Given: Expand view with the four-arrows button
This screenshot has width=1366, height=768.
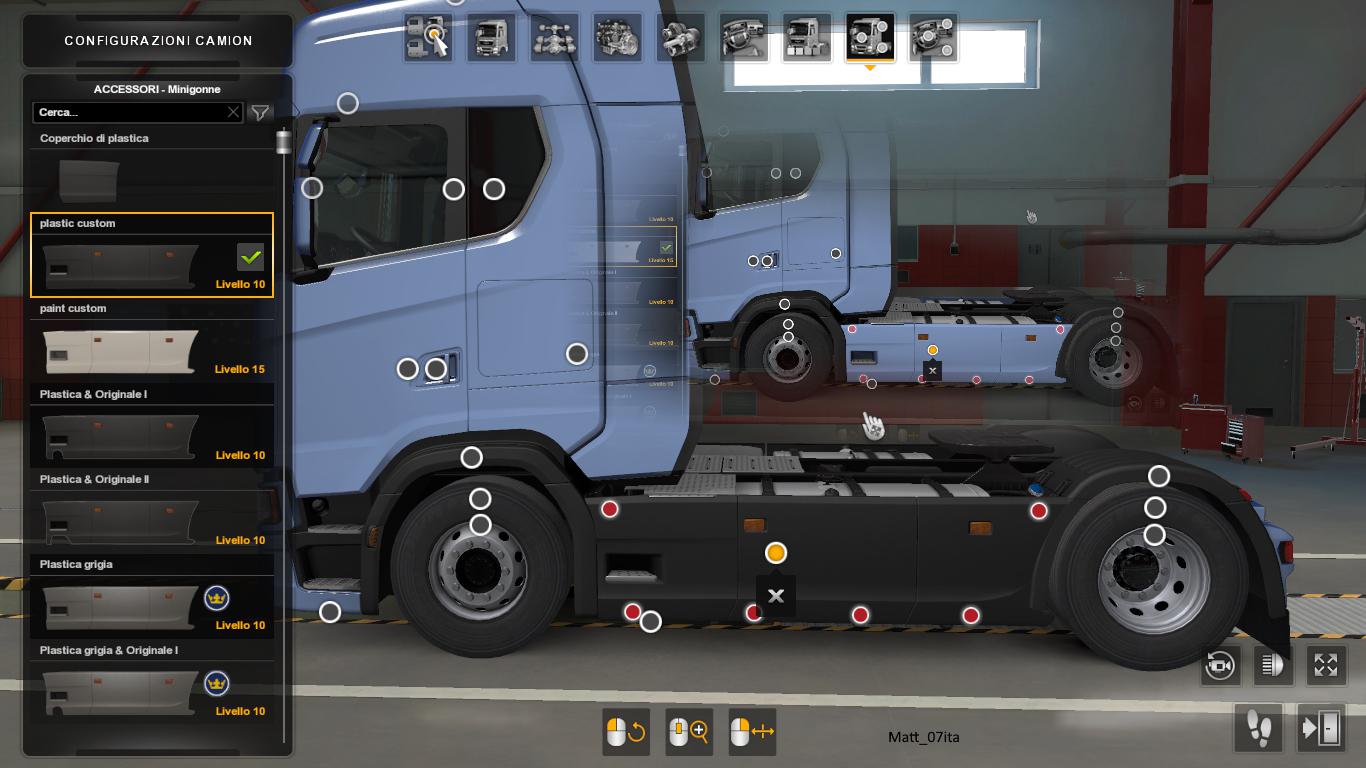Looking at the screenshot, I should 1325,665.
